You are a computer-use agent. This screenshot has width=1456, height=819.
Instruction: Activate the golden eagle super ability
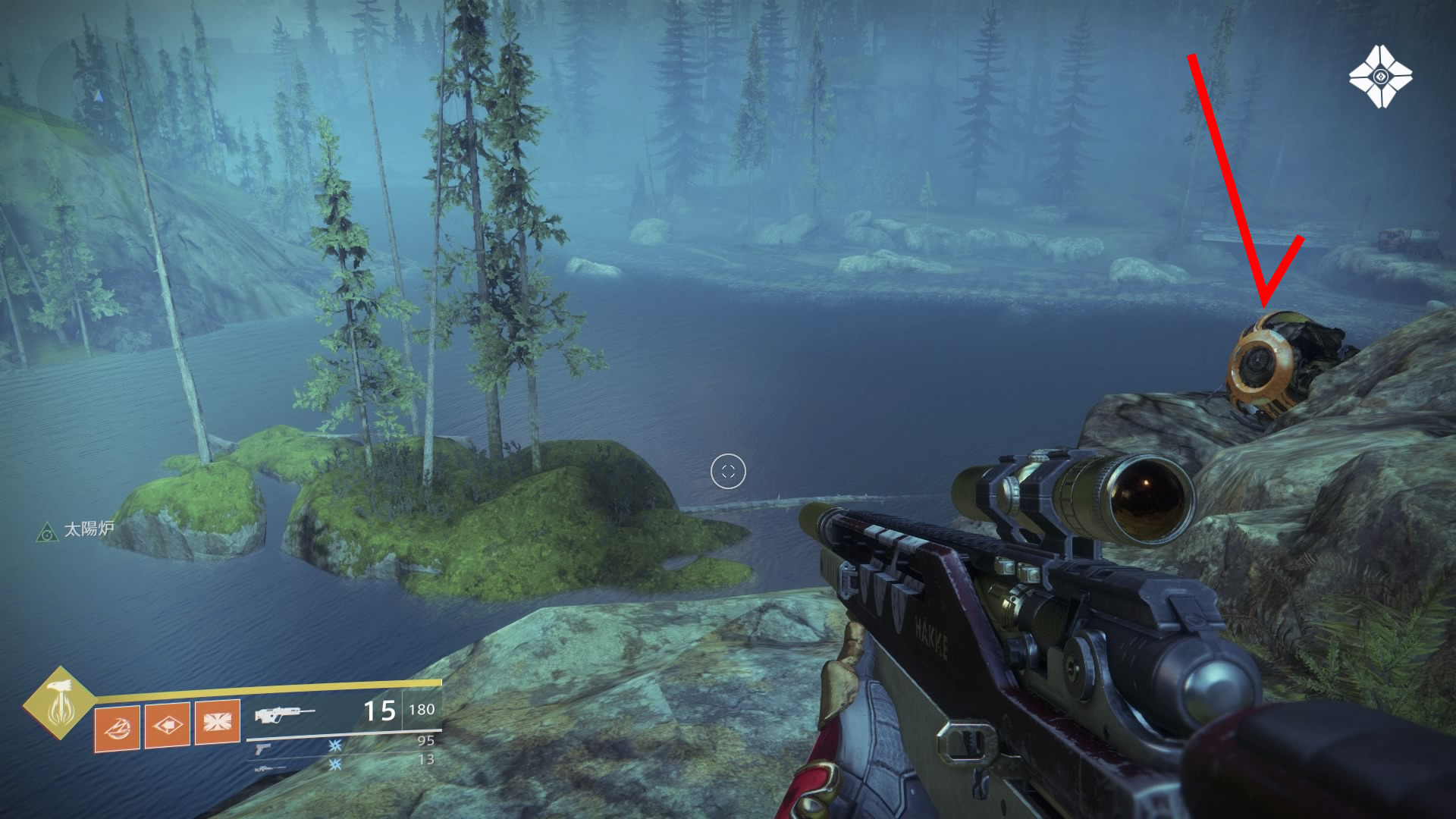59,703
